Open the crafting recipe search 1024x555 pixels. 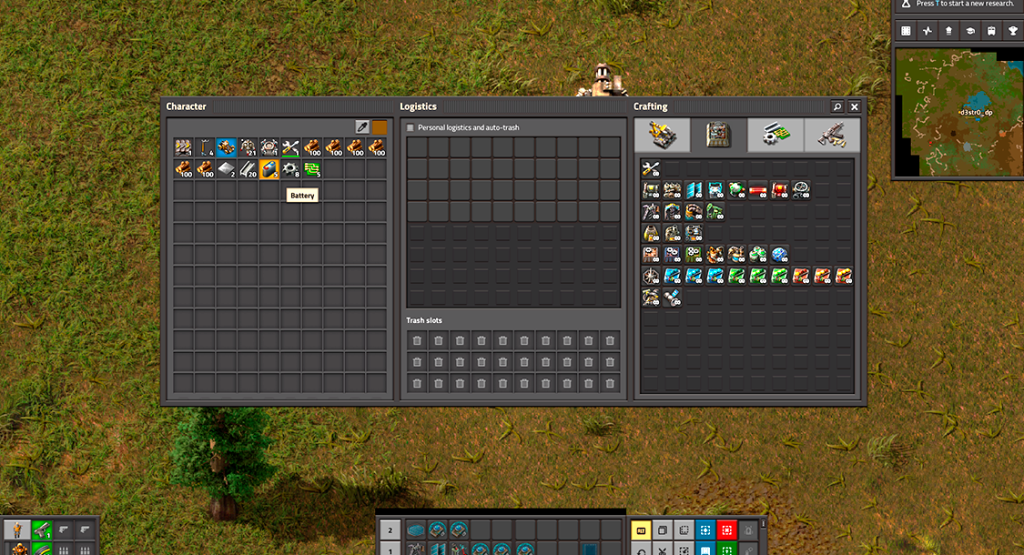click(836, 106)
